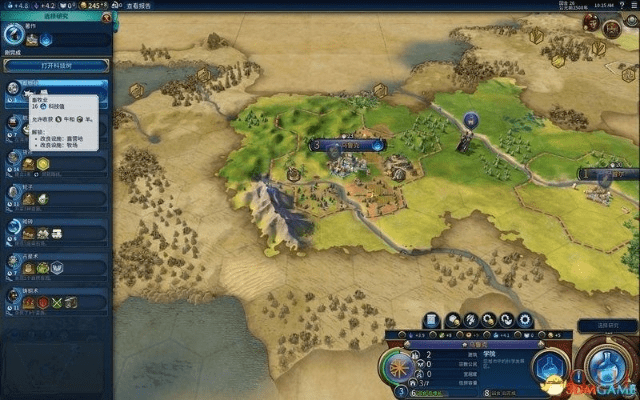Viewport: 640px width, 400px height.
Task: Select the tech entry with gold hexagon boost
Action: tap(55, 162)
